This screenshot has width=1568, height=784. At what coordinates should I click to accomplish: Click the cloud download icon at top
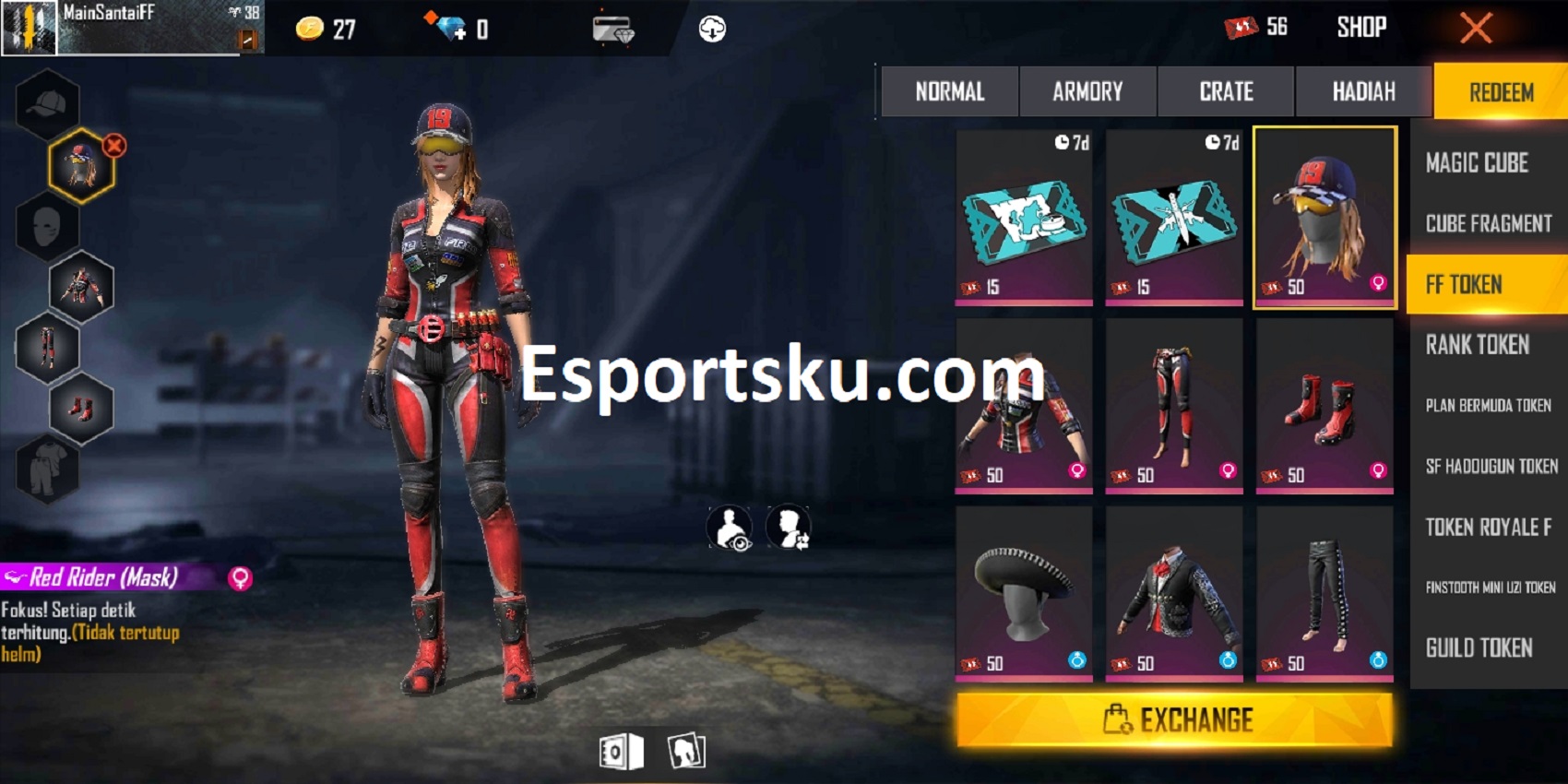710,28
